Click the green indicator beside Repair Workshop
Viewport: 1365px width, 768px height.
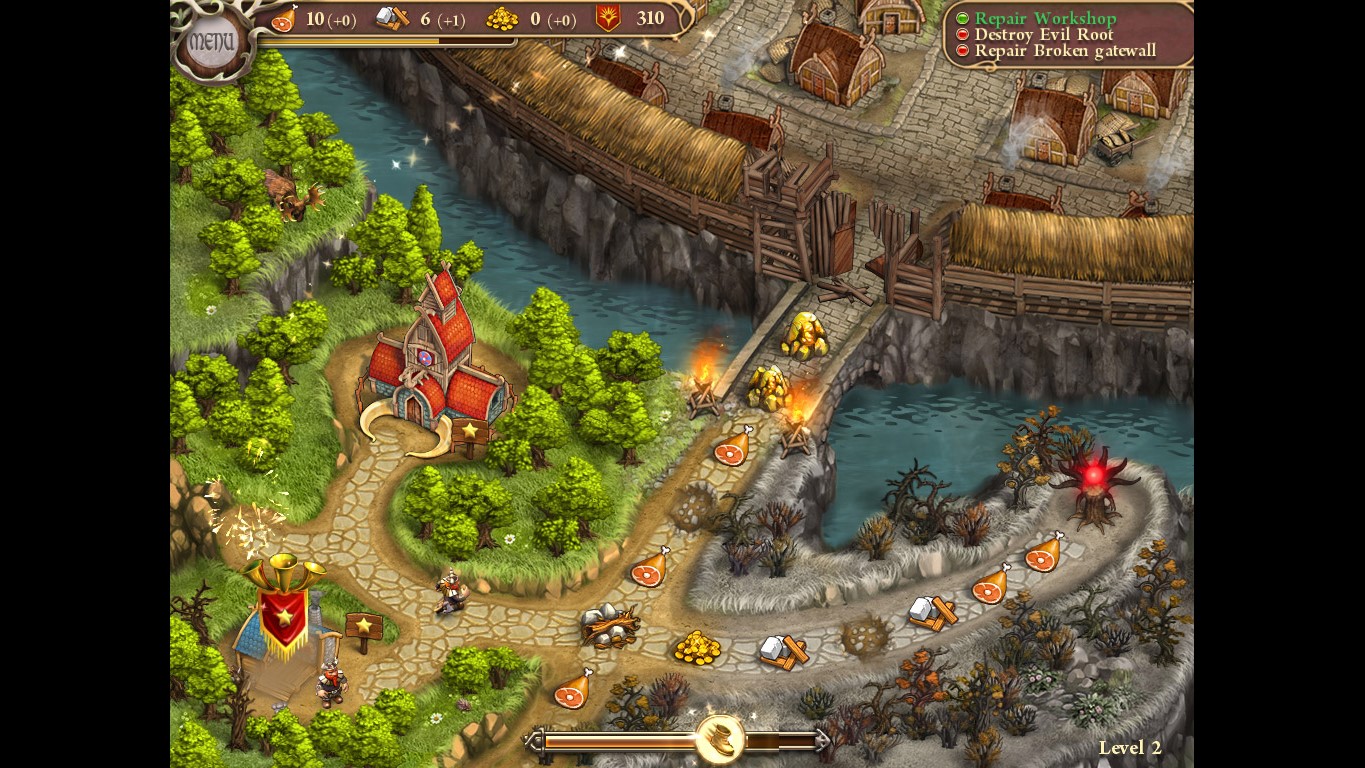point(961,17)
